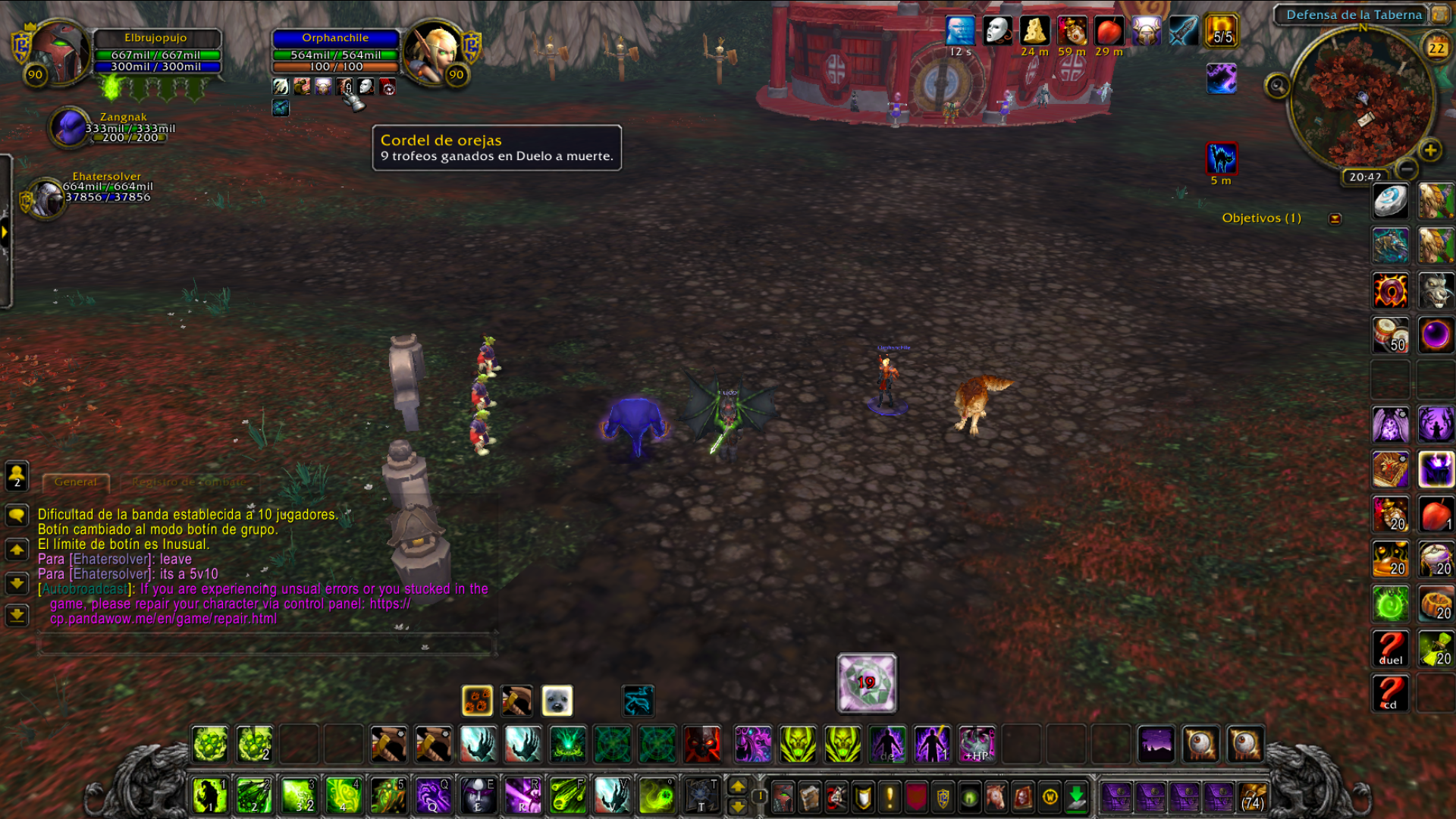The height and width of the screenshot is (819, 1456).
Task: Select the Zangnak pet frame
Action: click(70, 127)
